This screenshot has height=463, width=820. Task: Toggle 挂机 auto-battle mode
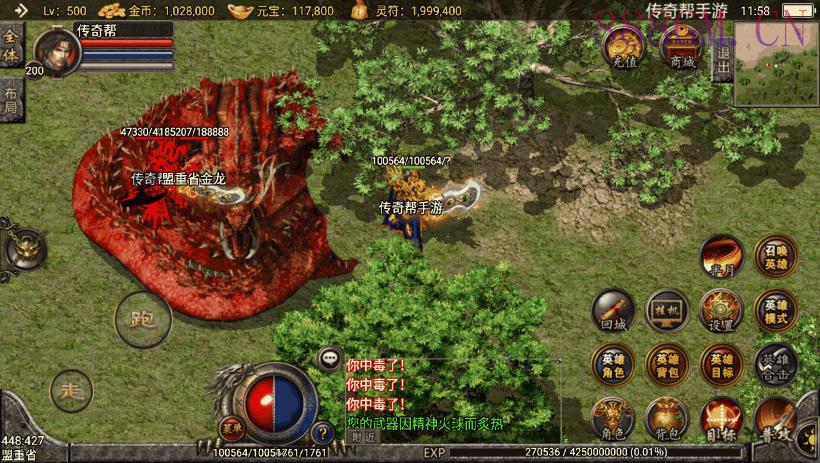(666, 311)
